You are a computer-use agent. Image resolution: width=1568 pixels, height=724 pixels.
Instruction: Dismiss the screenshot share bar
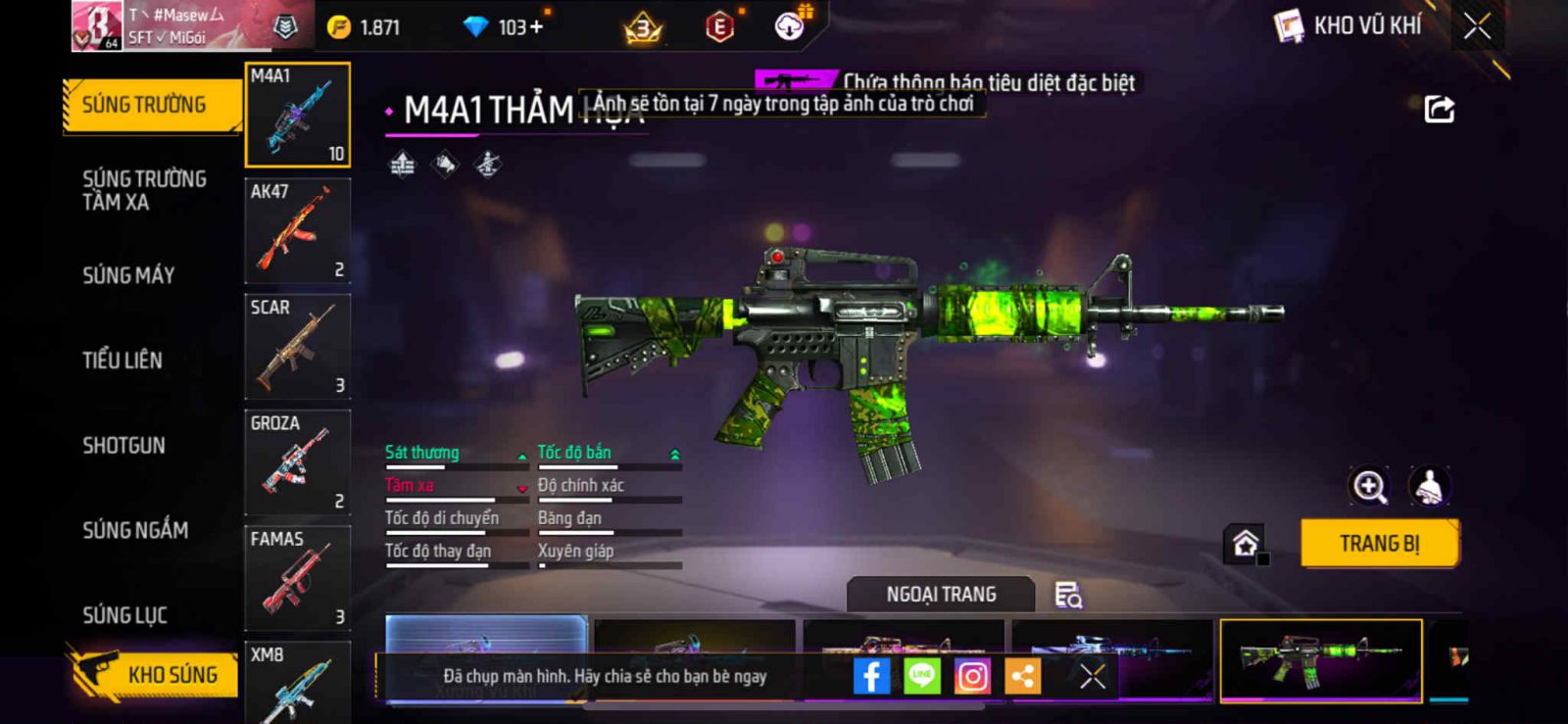pos(1092,676)
